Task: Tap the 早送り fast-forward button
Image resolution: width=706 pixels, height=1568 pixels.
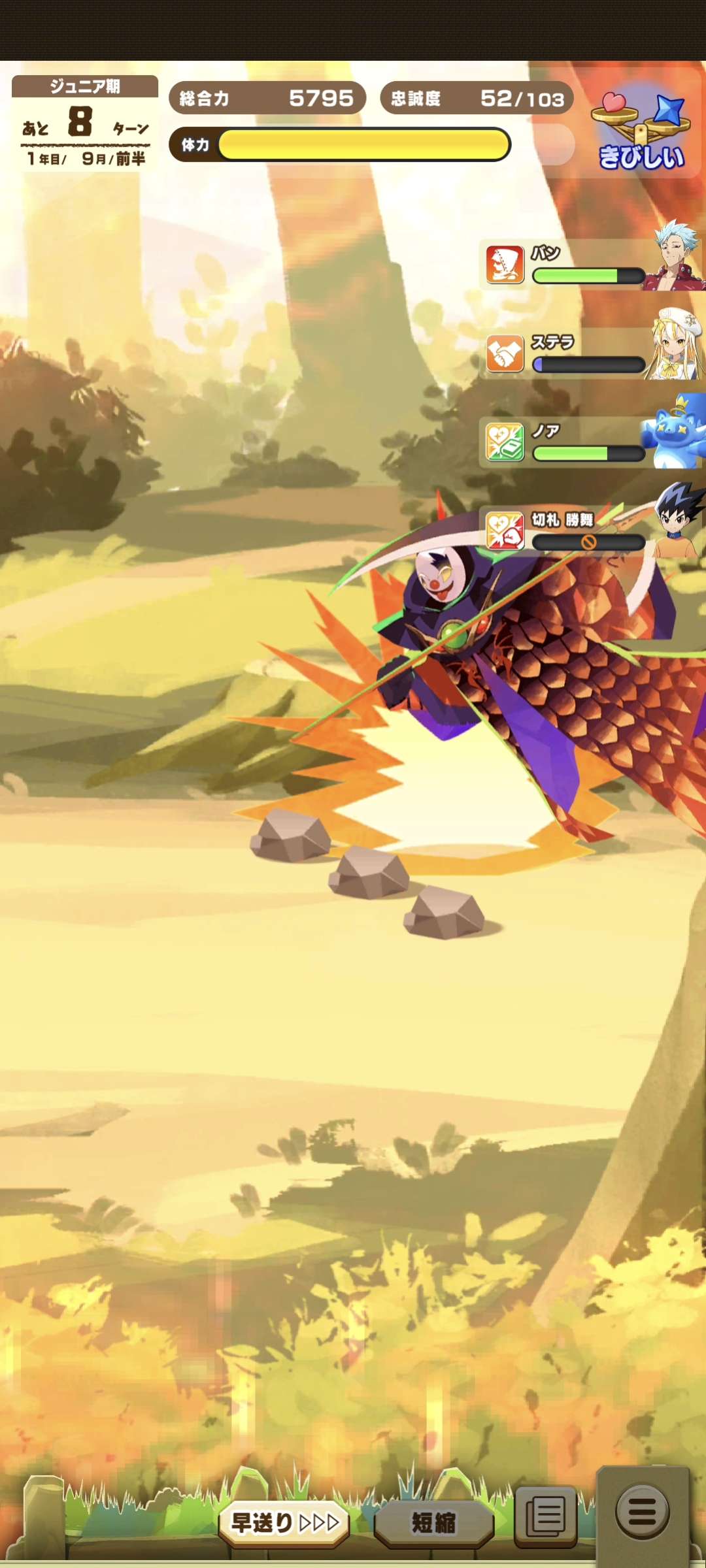Action: click(x=284, y=1522)
